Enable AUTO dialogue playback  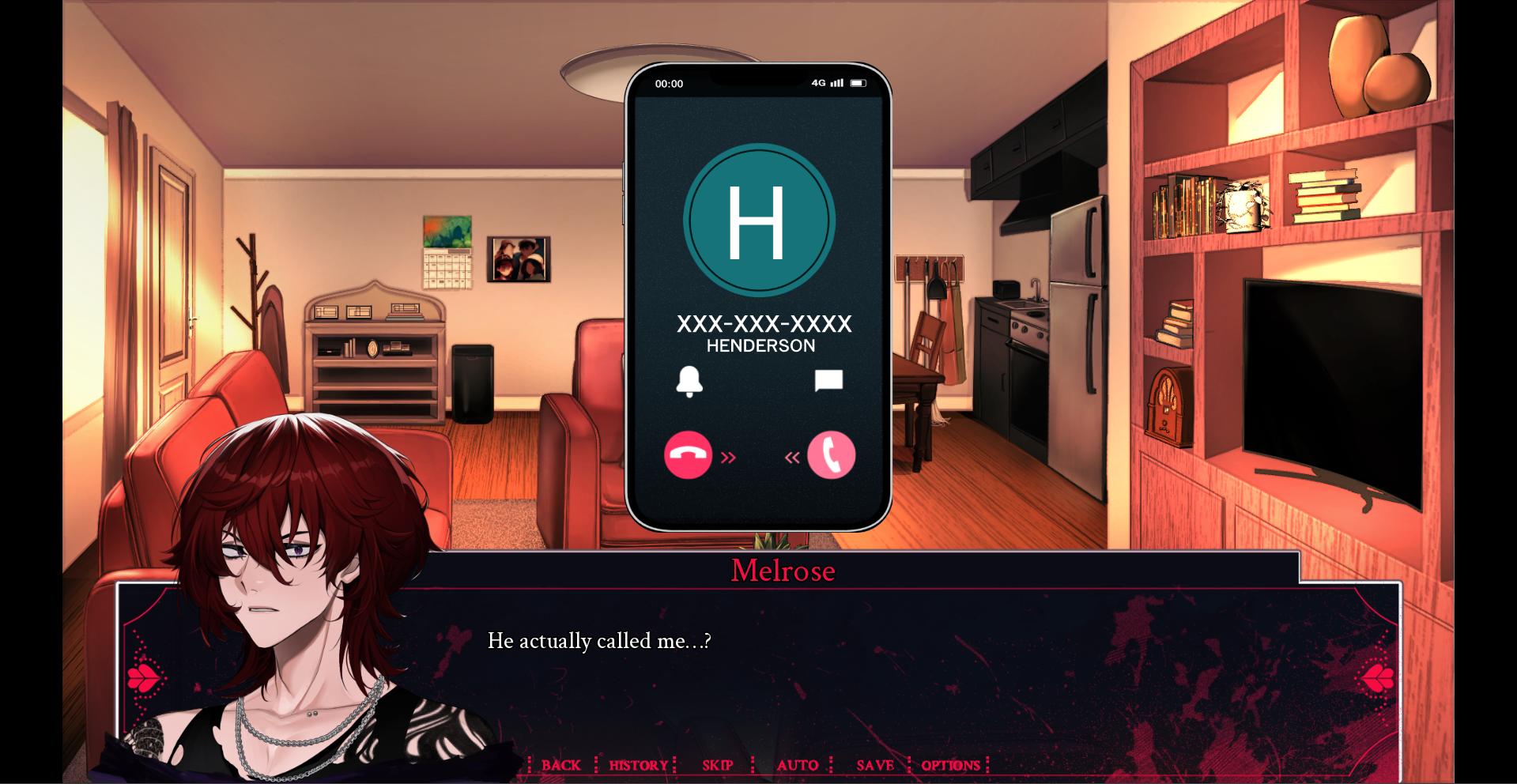798,765
